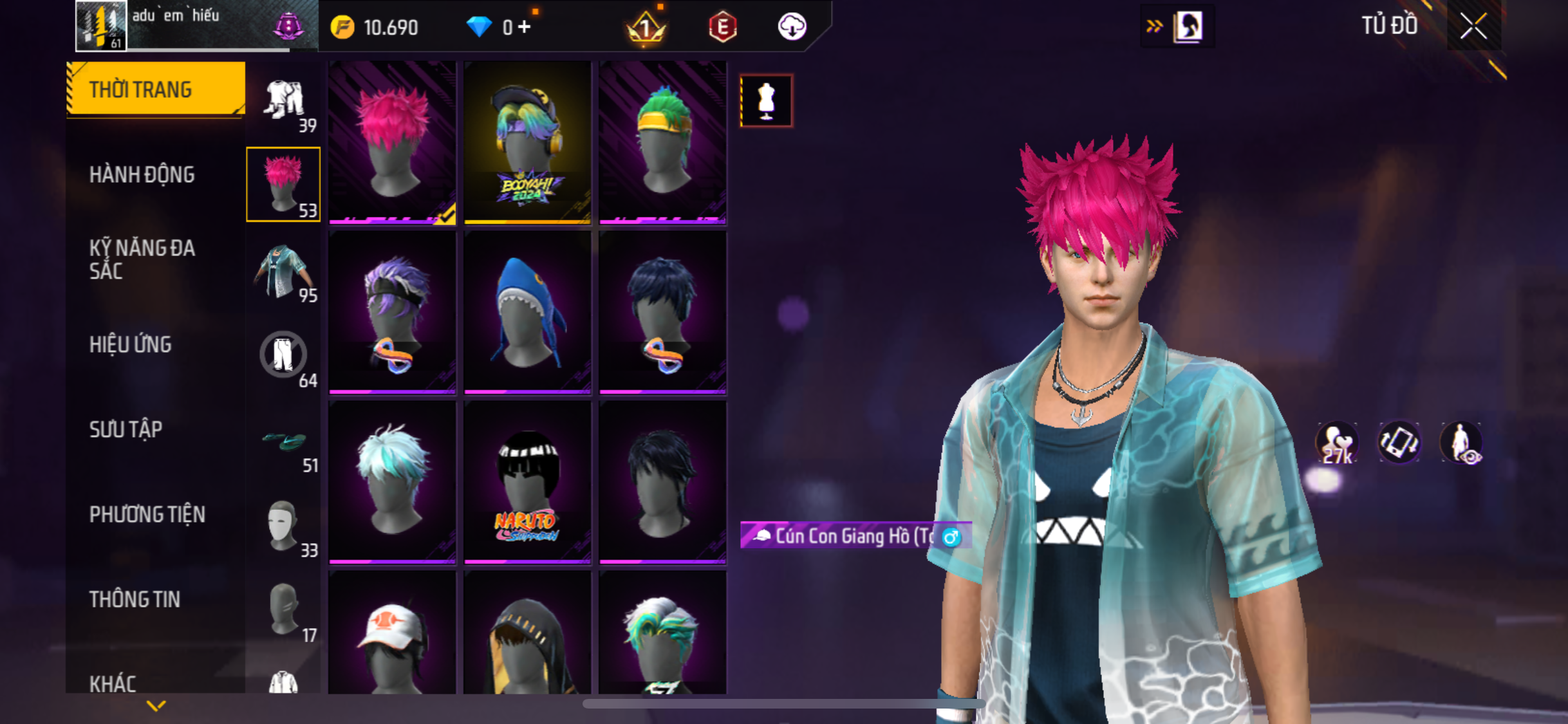Choose the pink spiky hair item
The height and width of the screenshot is (724, 1568).
tap(392, 143)
